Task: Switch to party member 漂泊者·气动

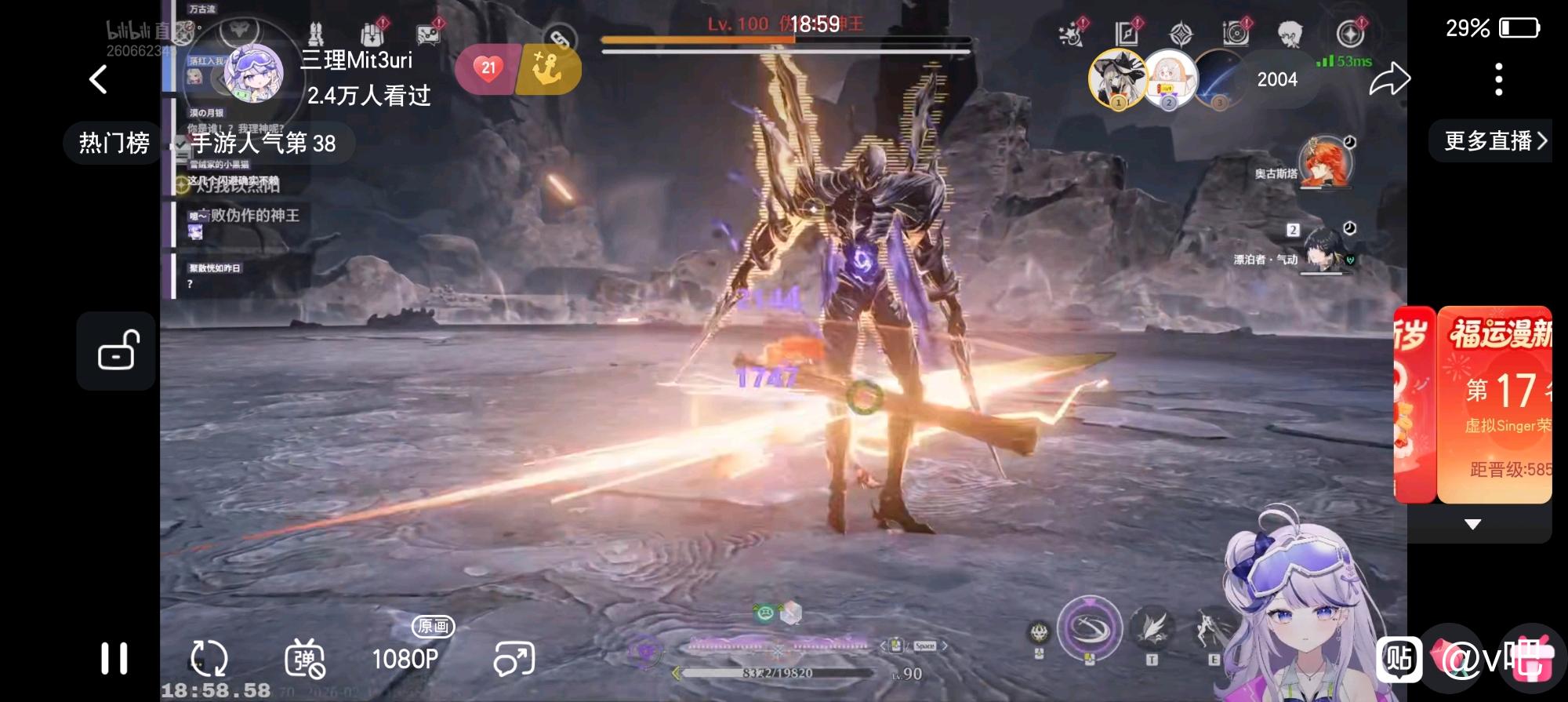Action: click(1325, 249)
